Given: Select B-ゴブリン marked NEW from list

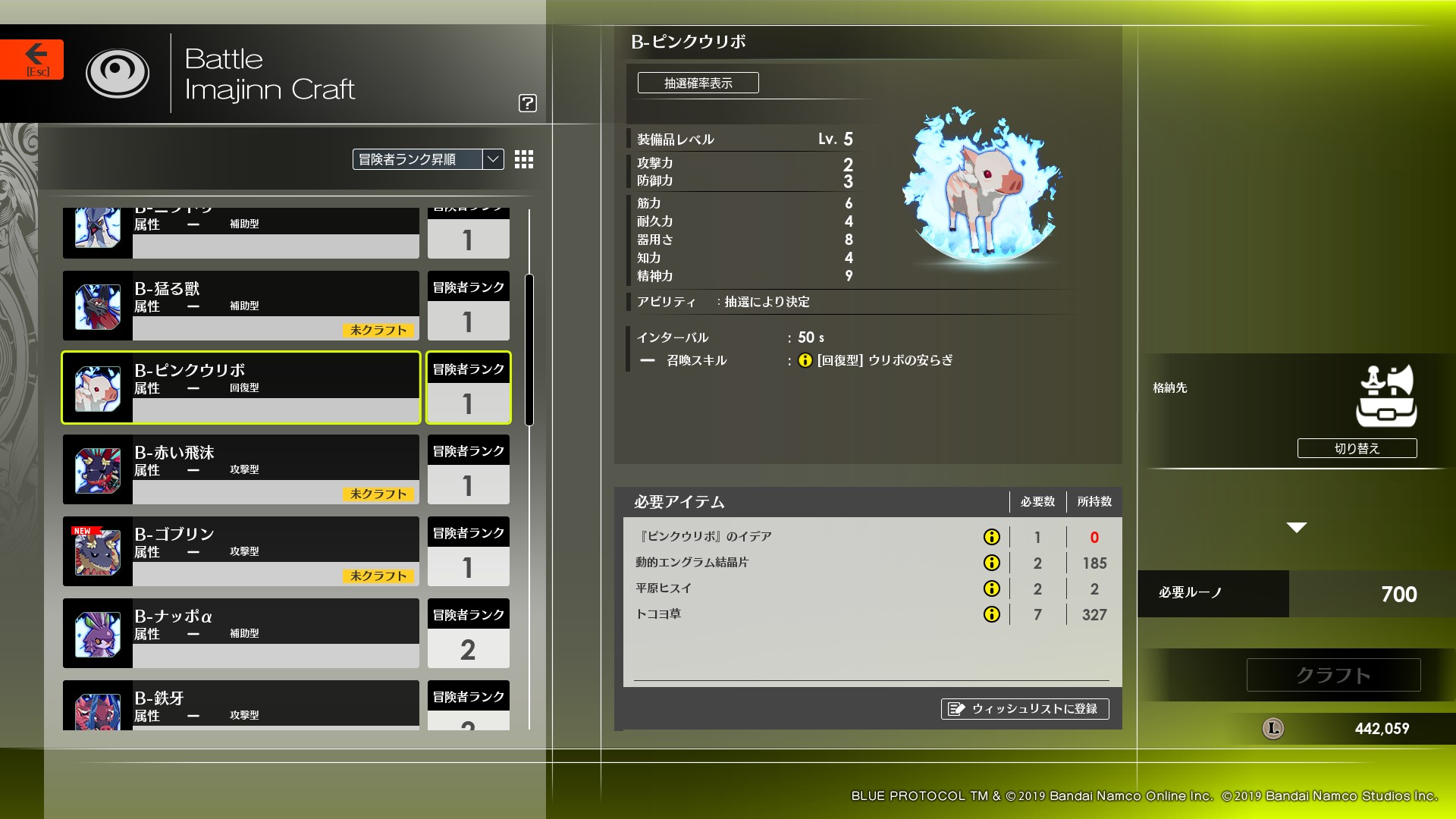Looking at the screenshot, I should (243, 551).
